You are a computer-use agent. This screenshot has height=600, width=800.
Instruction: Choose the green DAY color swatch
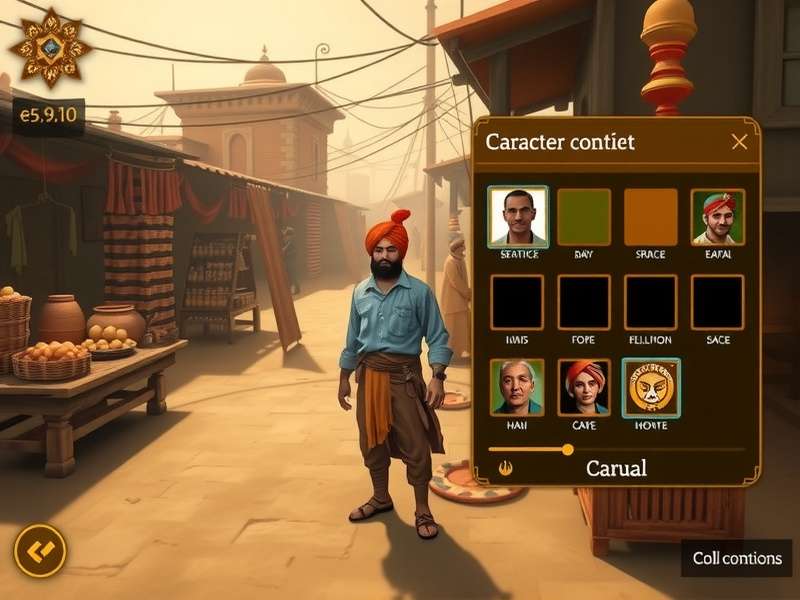(584, 216)
